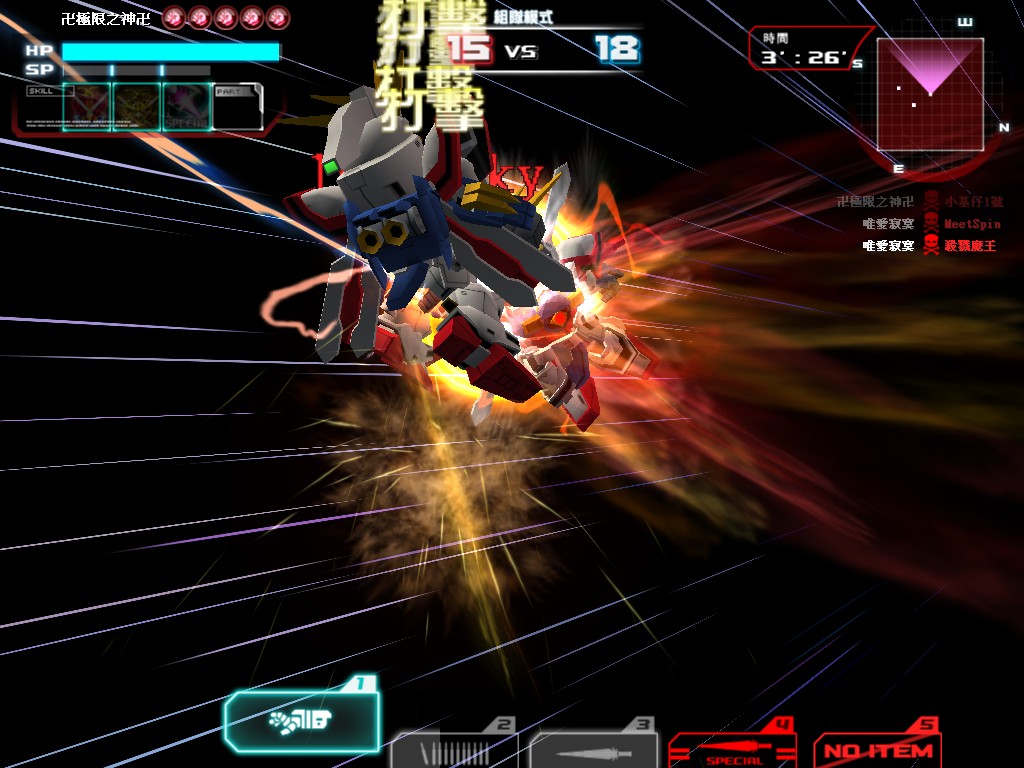Open the empty PART slot

(237, 107)
